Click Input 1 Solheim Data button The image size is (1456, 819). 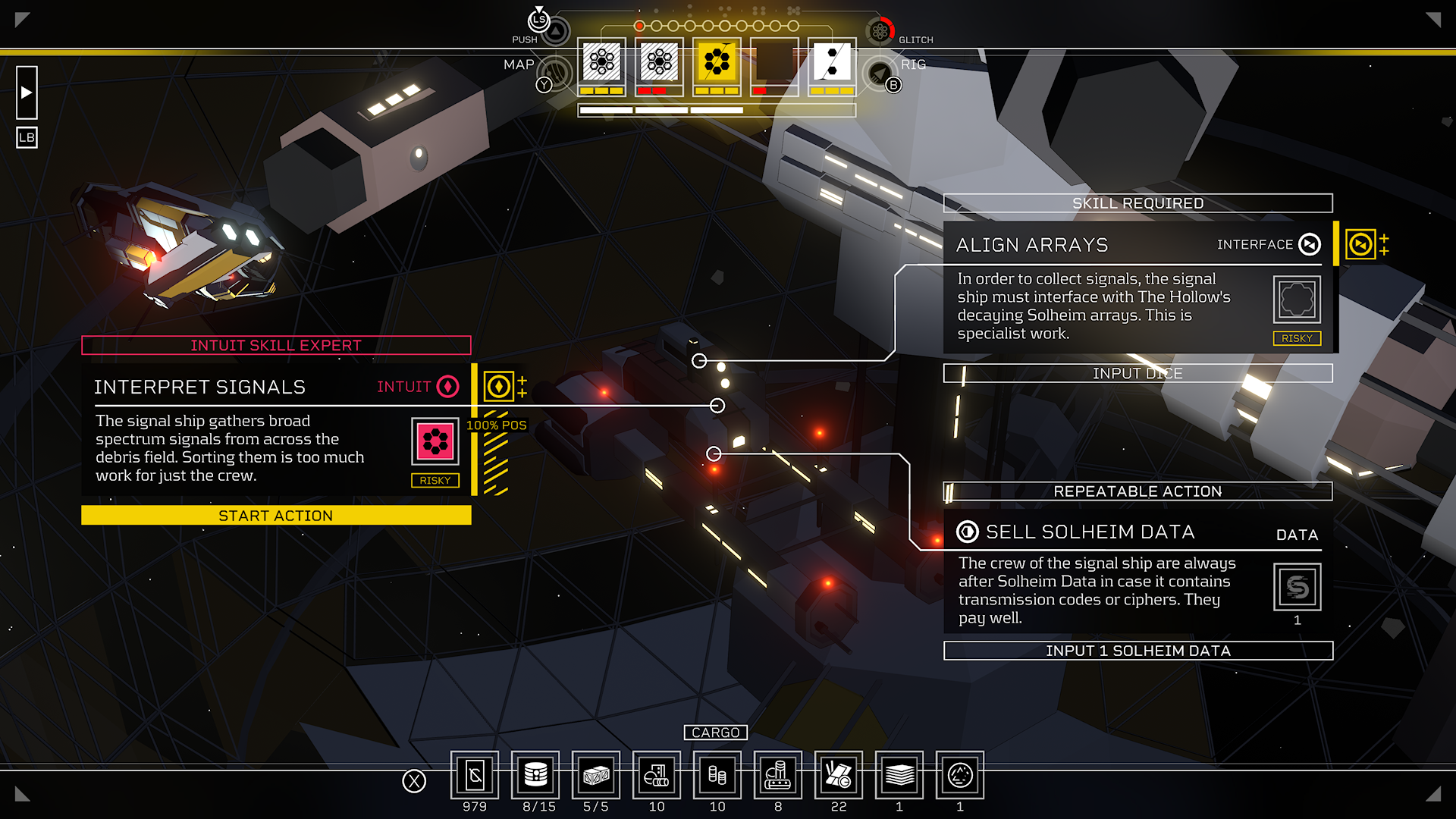(x=1137, y=651)
